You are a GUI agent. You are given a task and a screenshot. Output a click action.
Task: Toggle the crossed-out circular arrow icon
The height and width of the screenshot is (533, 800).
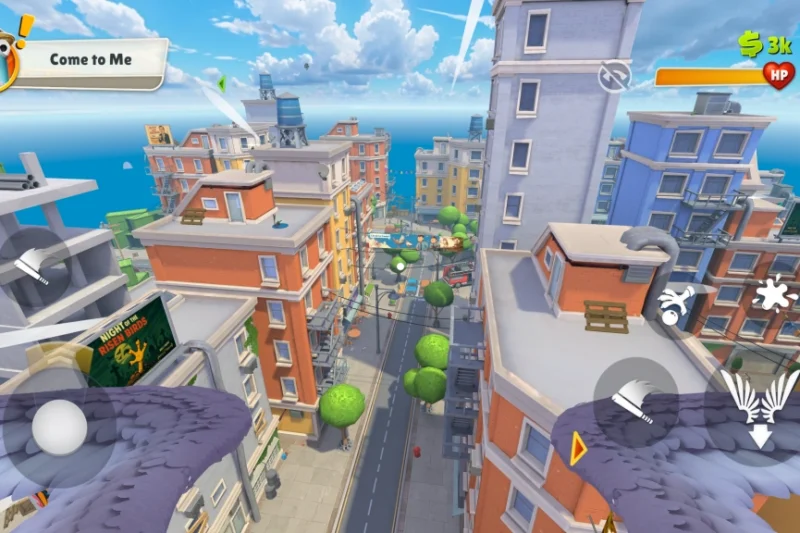coord(614,74)
